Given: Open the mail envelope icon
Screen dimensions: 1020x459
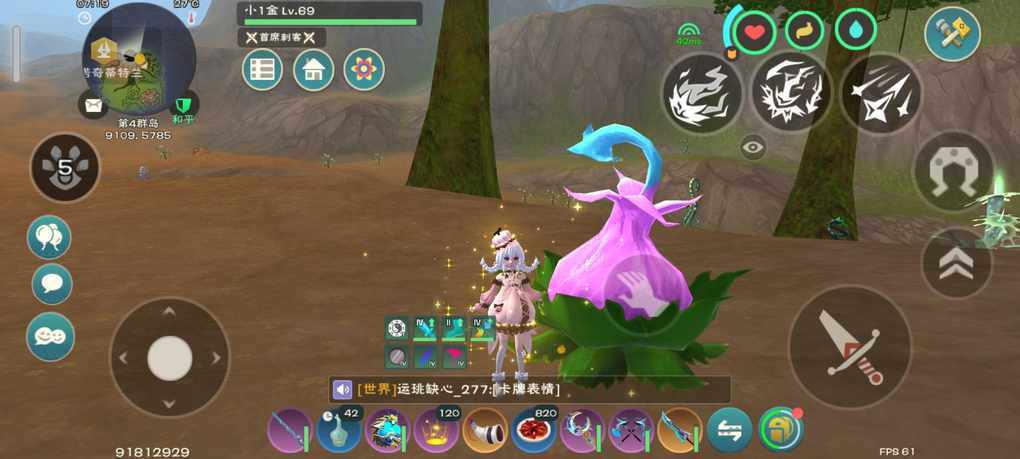Looking at the screenshot, I should point(93,104).
